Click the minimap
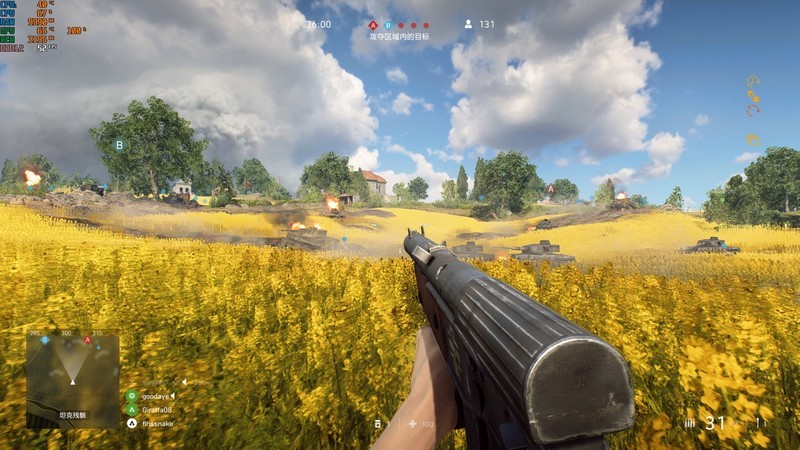Screen dimensions: 800x450 [72, 380]
